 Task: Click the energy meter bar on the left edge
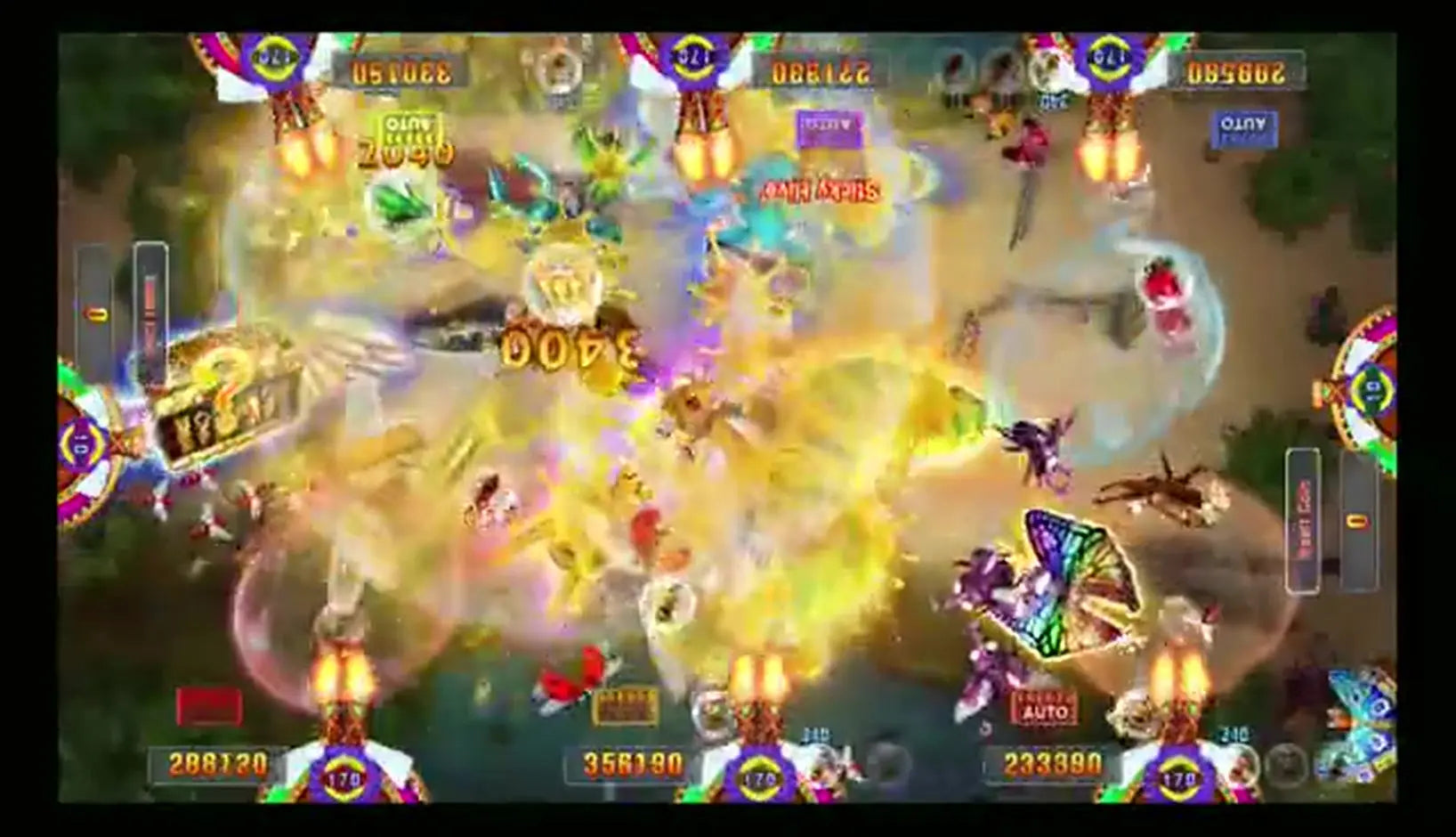(x=151, y=303)
